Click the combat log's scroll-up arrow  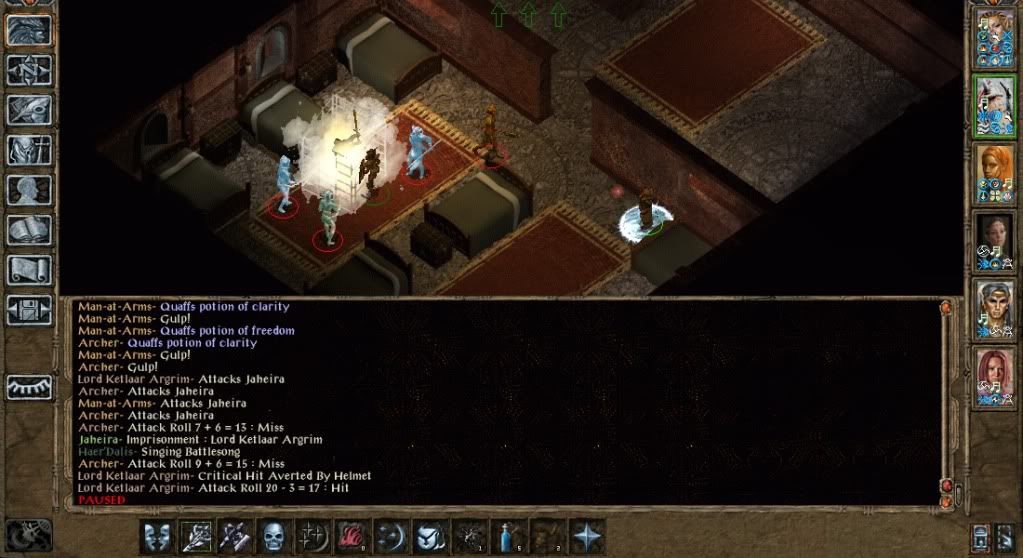point(946,308)
